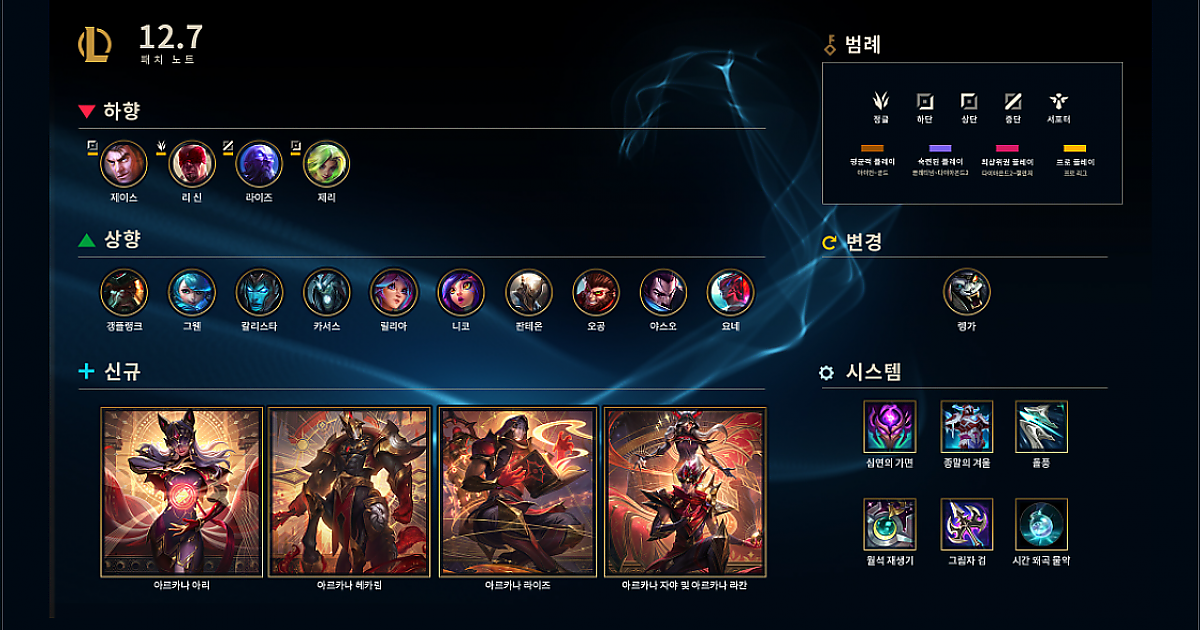The height and width of the screenshot is (630, 1200).
Task: Choose the Pantheon champion portrait
Action: tap(528, 292)
